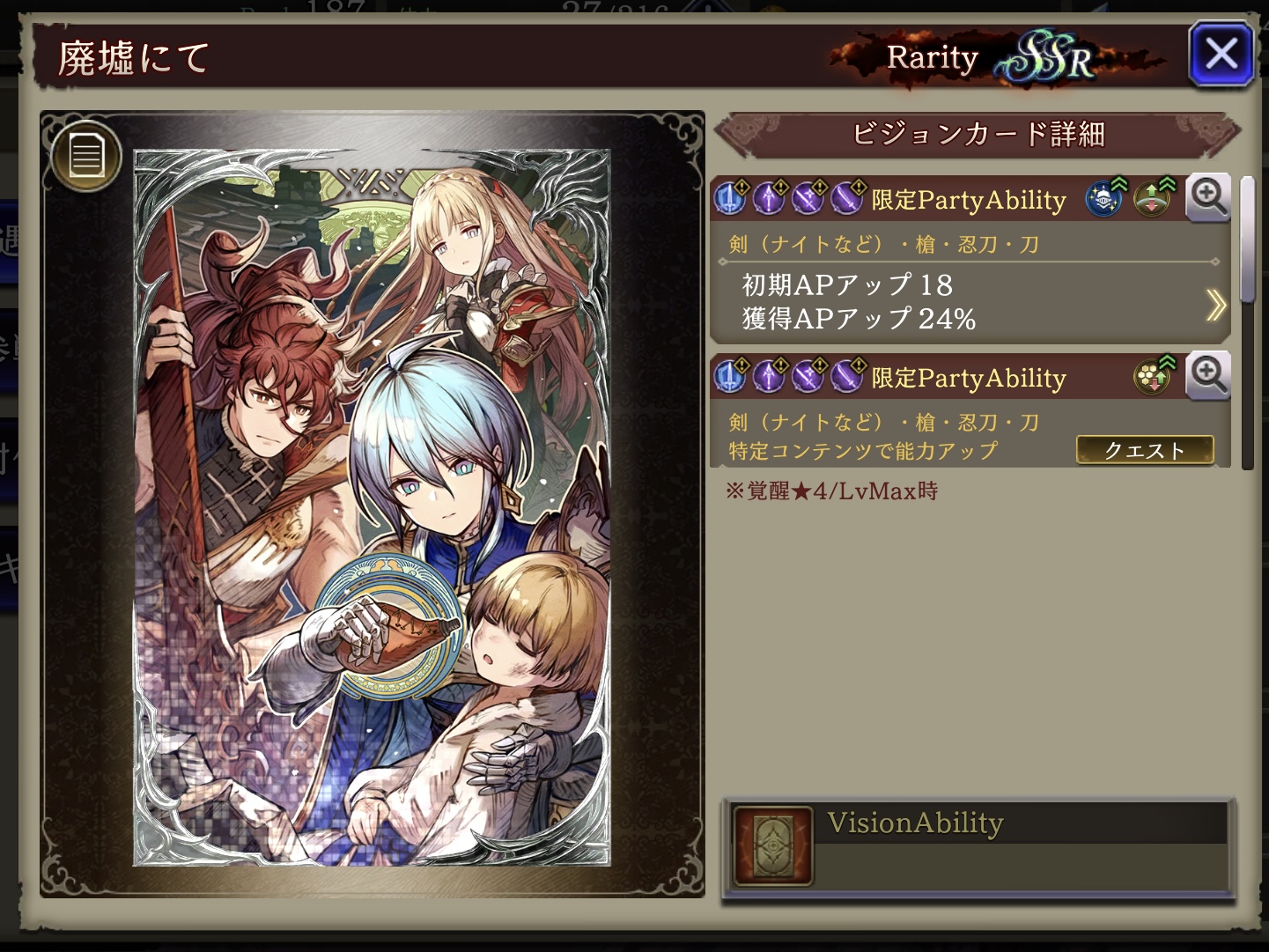Image resolution: width=1269 pixels, height=952 pixels.
Task: View the 廃墟にて card artwork full size
Action: tap(372, 507)
